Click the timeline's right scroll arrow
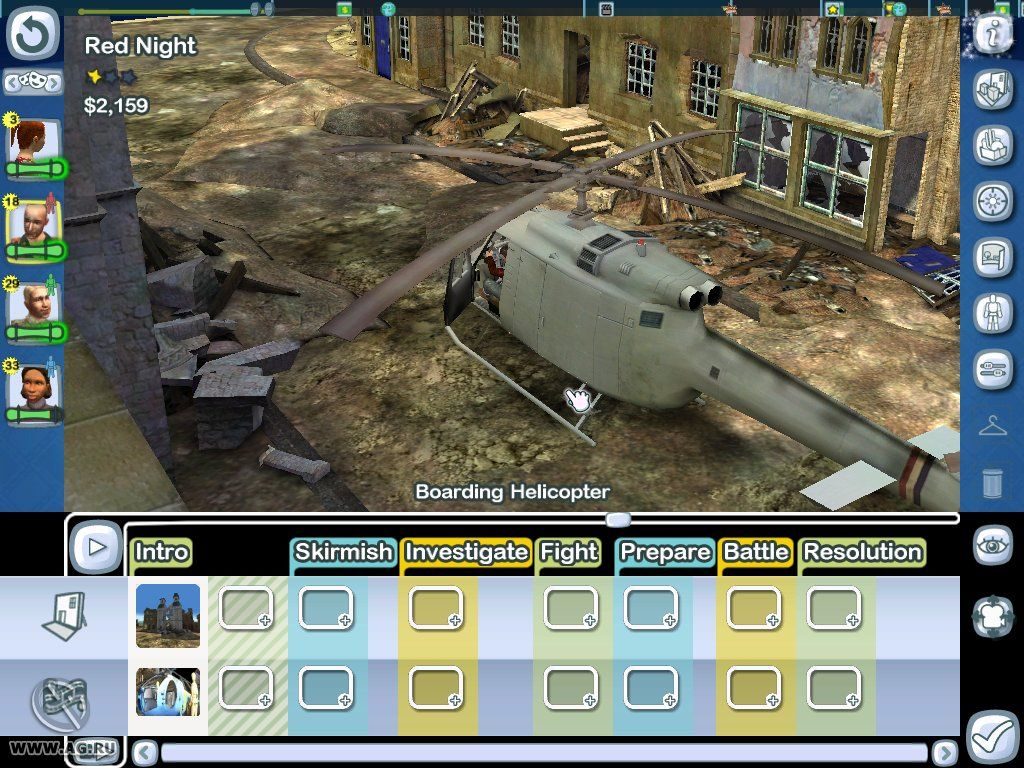This screenshot has height=768, width=1024. [944, 752]
